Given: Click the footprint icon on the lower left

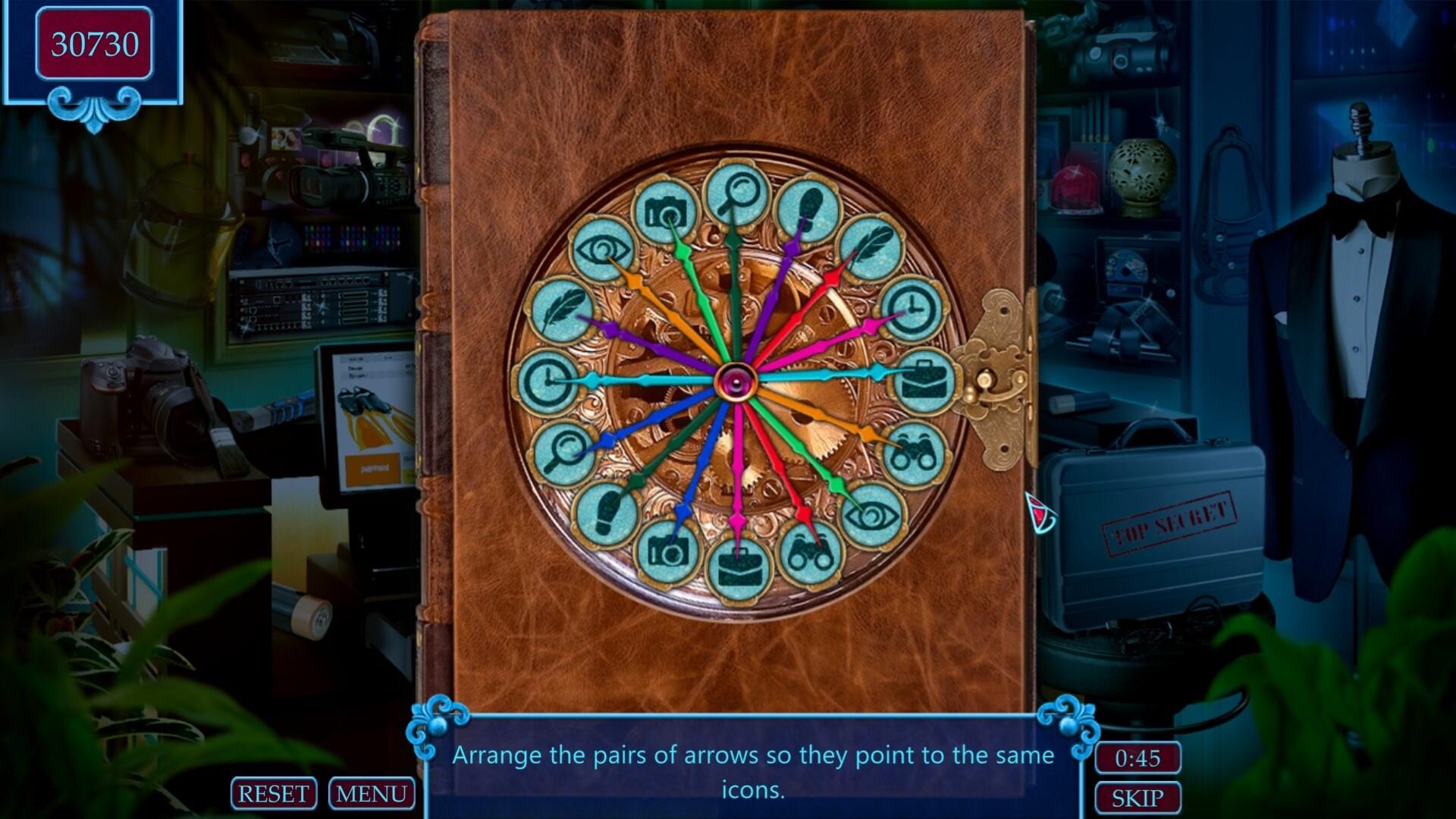Looking at the screenshot, I should coord(605,515).
